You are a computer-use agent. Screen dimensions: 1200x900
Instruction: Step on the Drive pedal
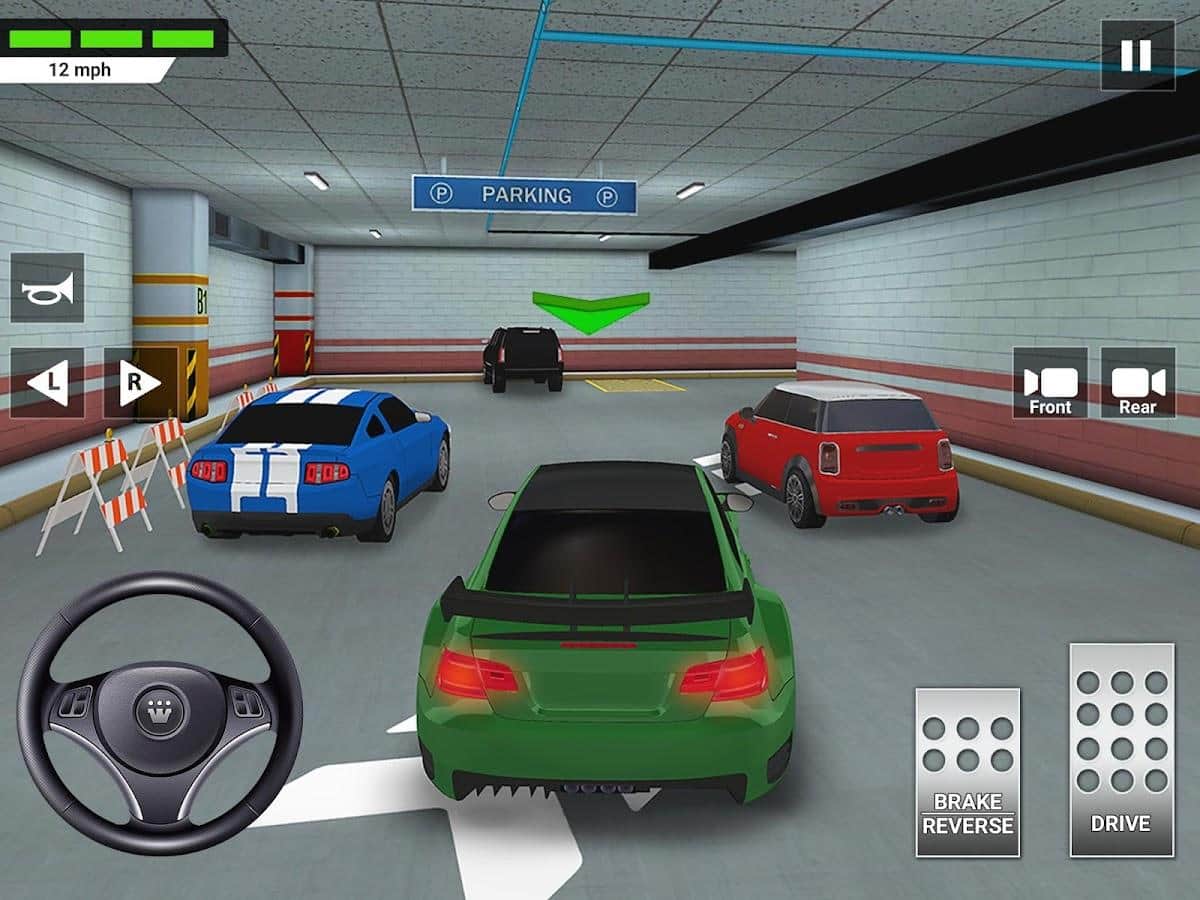[x=1121, y=750]
